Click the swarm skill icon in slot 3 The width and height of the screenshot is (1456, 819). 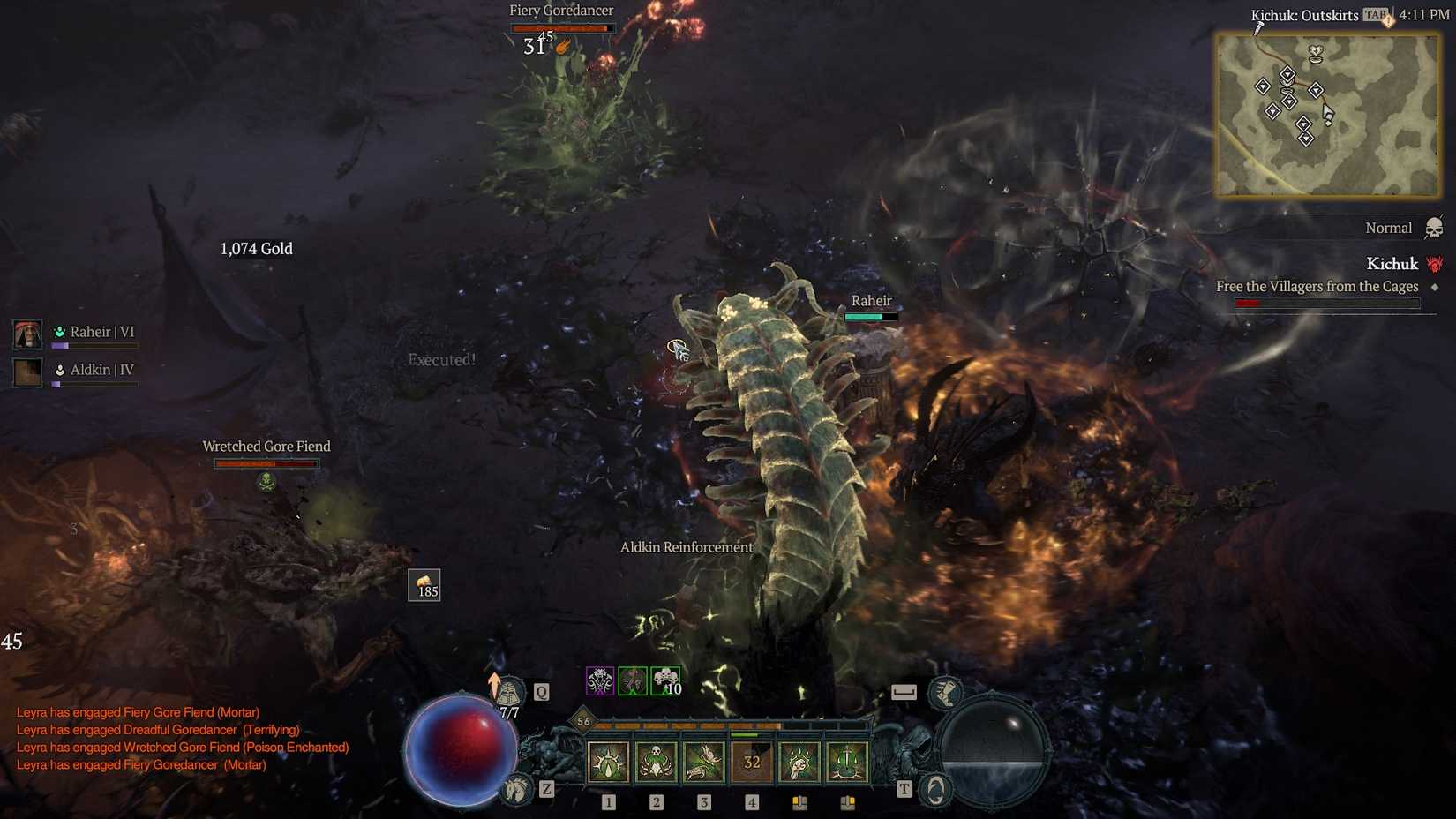point(702,763)
